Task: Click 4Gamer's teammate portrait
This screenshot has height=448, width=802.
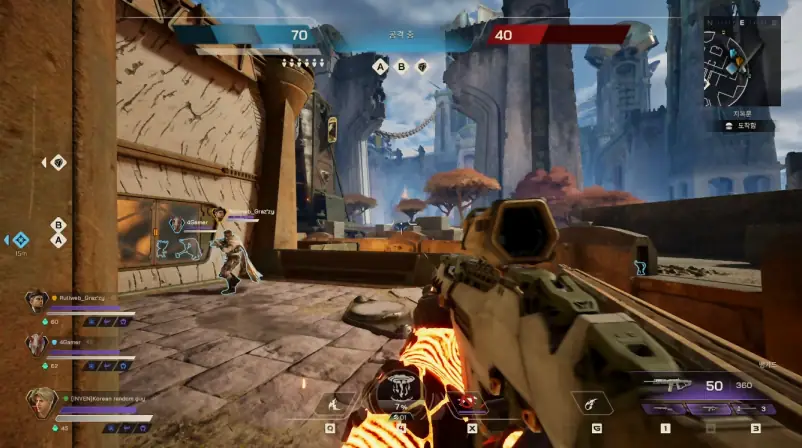Action: click(36, 344)
